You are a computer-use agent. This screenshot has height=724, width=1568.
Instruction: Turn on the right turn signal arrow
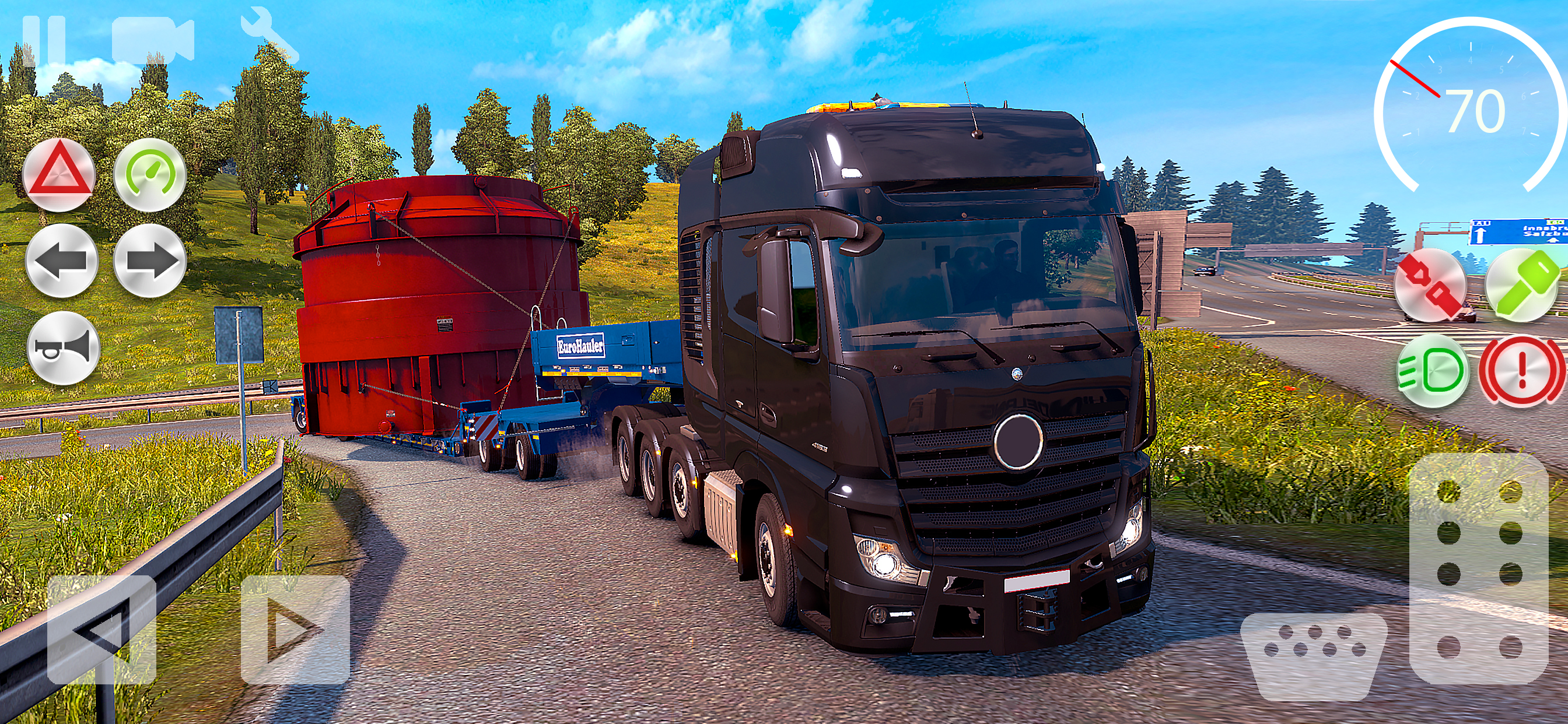150,261
